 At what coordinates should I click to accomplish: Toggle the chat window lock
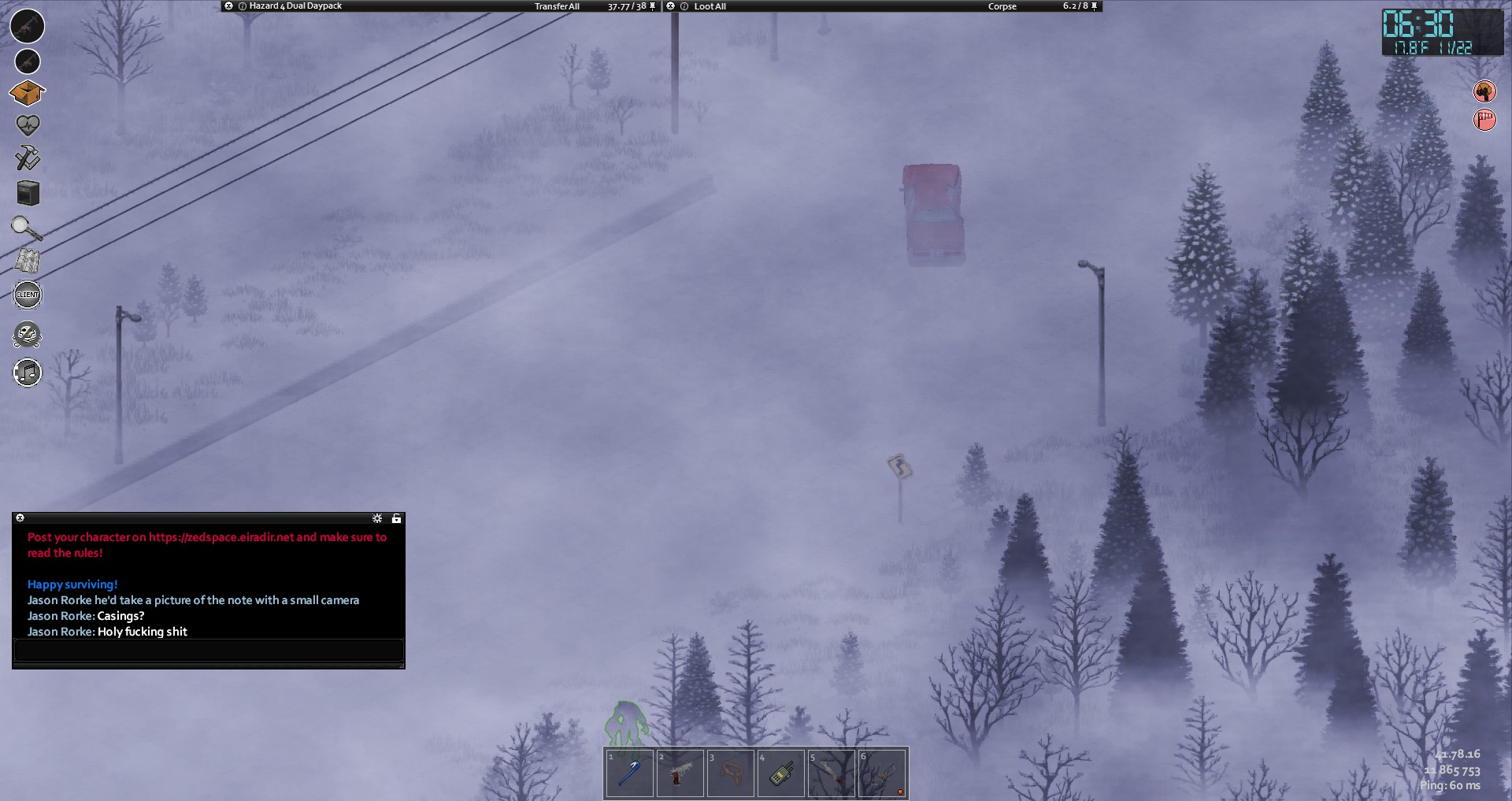[396, 518]
